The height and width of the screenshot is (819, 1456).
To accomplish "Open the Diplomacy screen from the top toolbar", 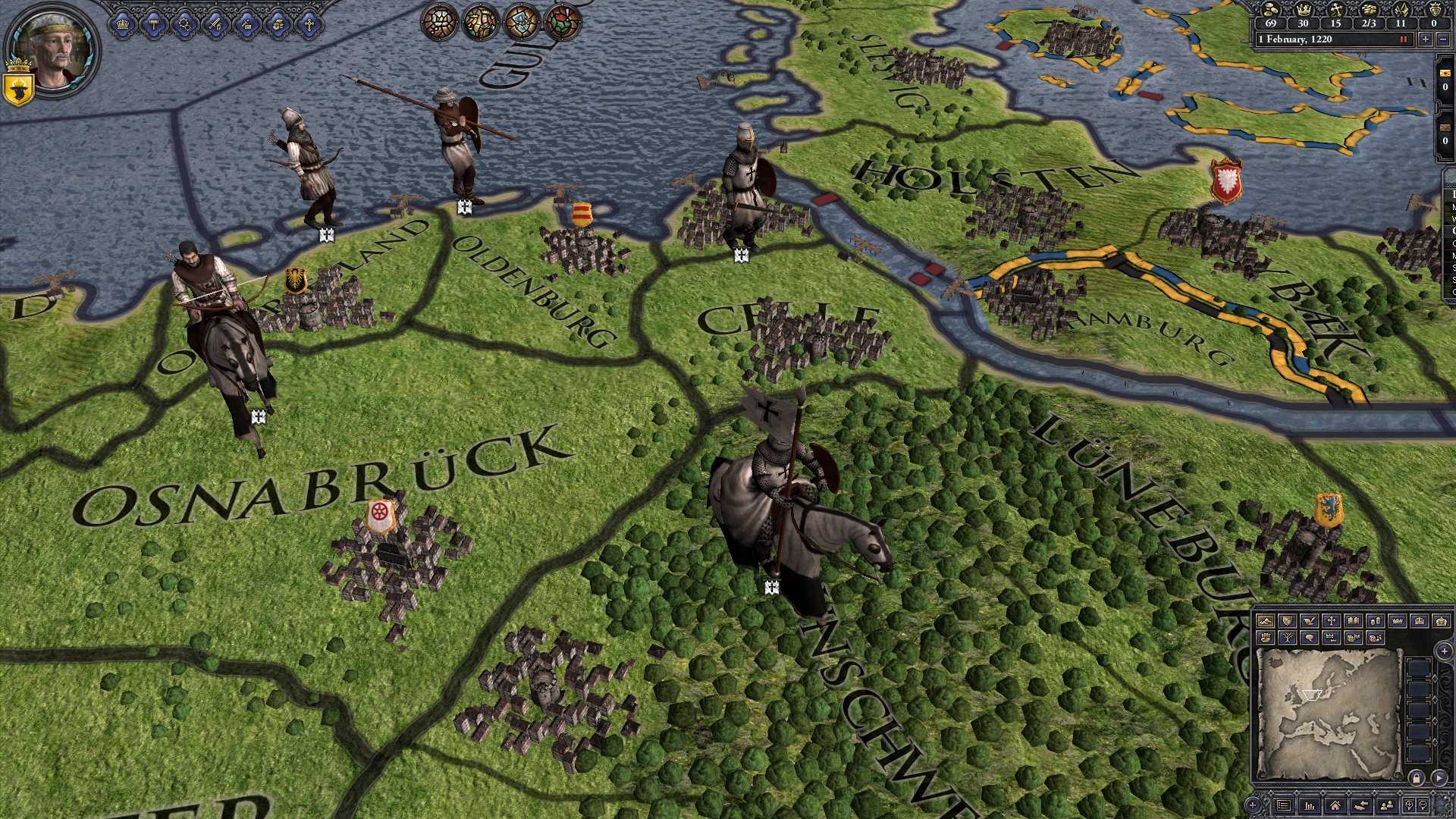I will coord(184,24).
